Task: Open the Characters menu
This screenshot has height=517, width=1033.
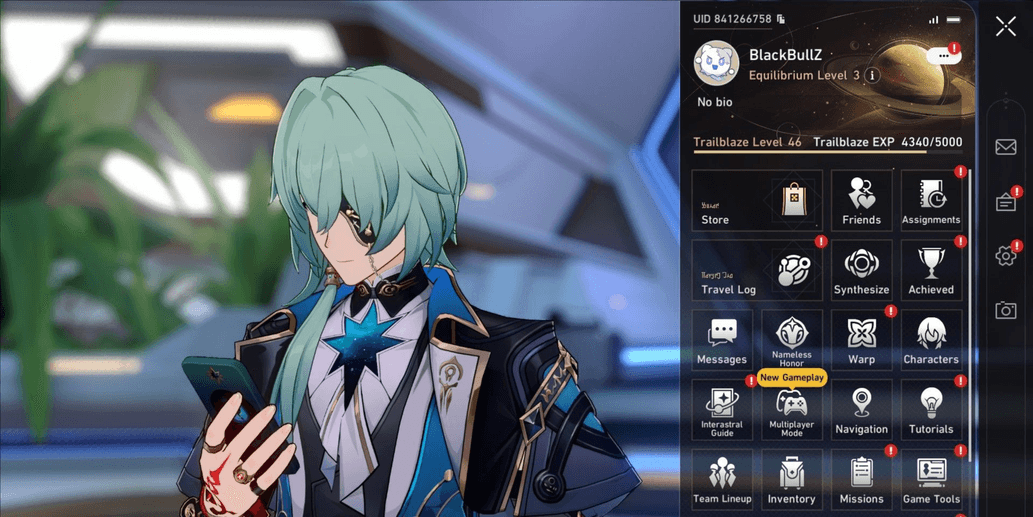Action: [931, 341]
